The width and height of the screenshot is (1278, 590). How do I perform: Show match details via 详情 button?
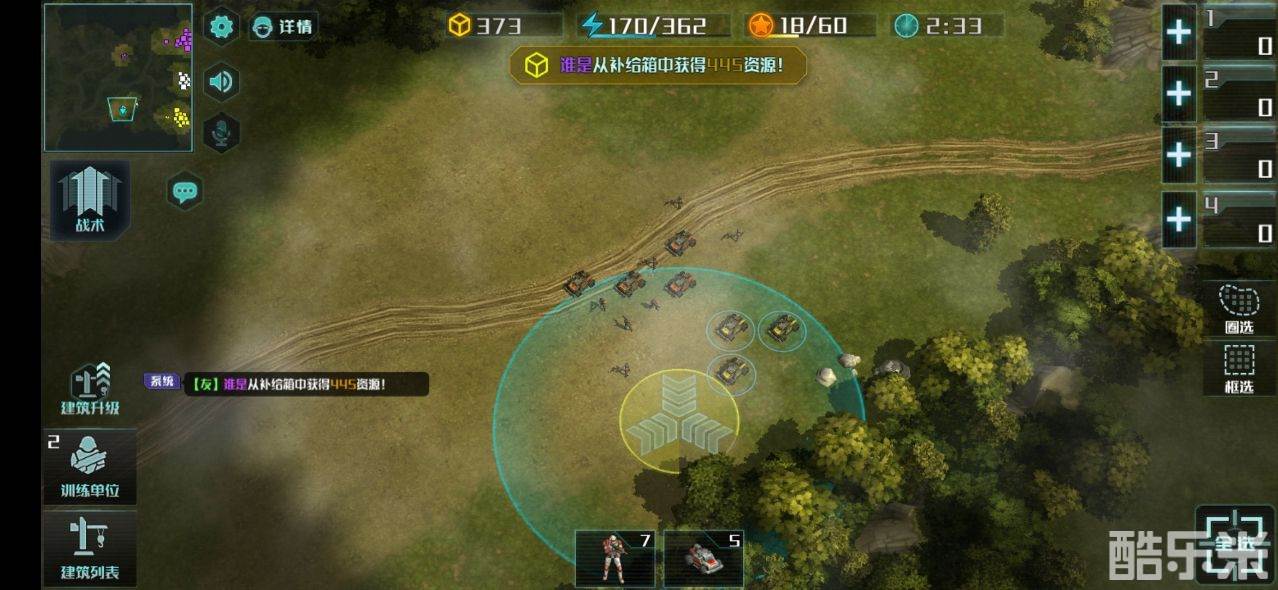pyautogui.click(x=283, y=27)
